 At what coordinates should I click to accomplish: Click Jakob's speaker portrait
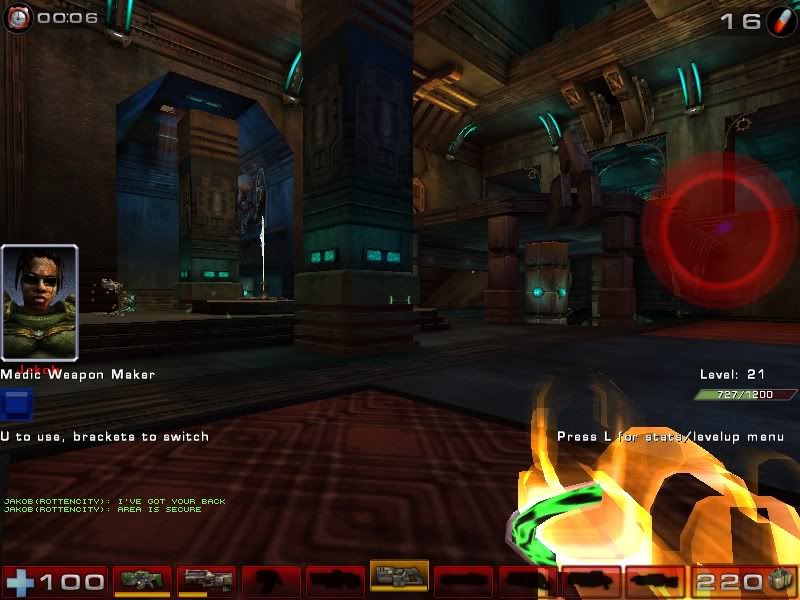click(x=40, y=302)
